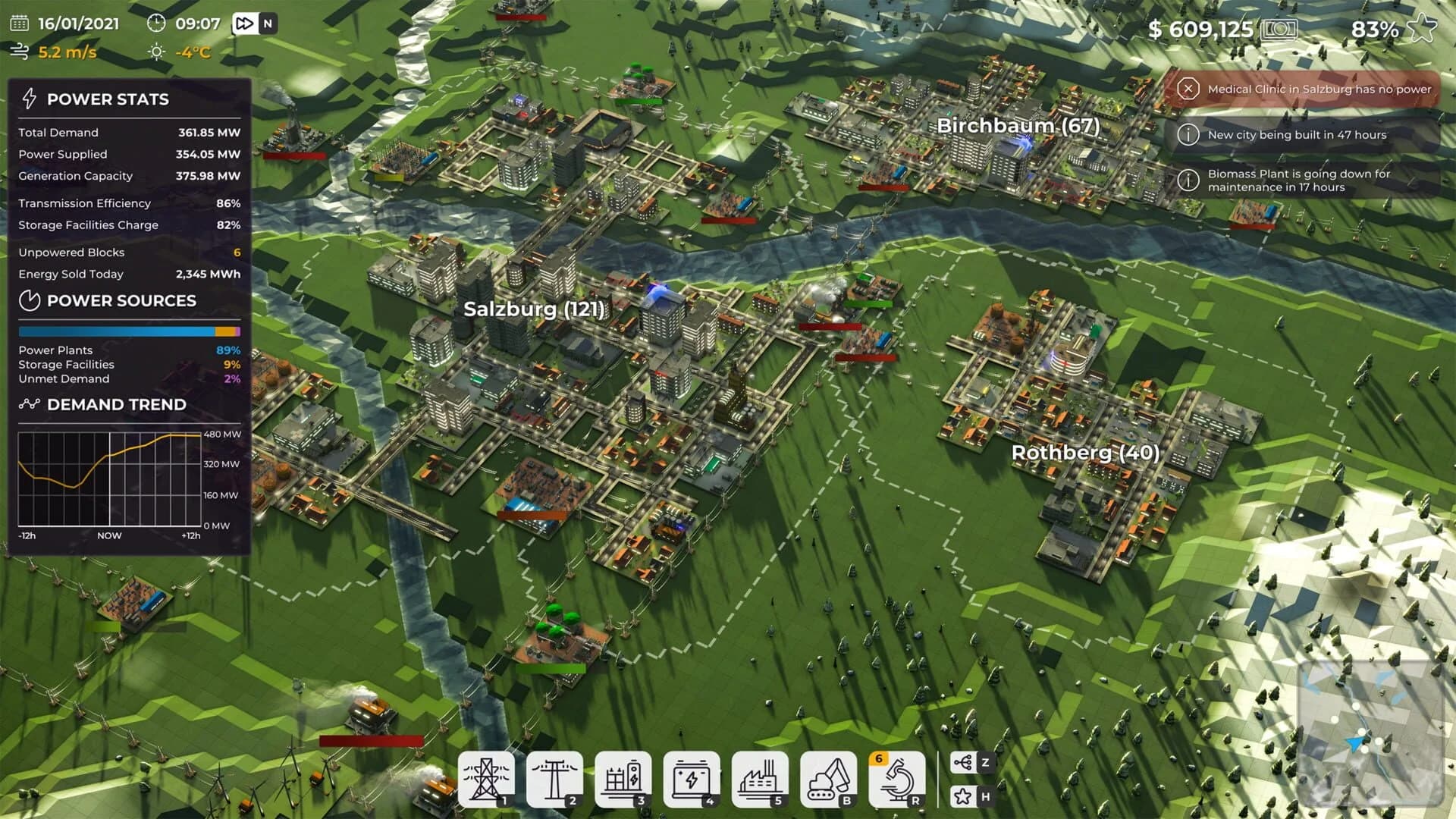
Task: Toggle fast-forward game speed
Action: 243,24
